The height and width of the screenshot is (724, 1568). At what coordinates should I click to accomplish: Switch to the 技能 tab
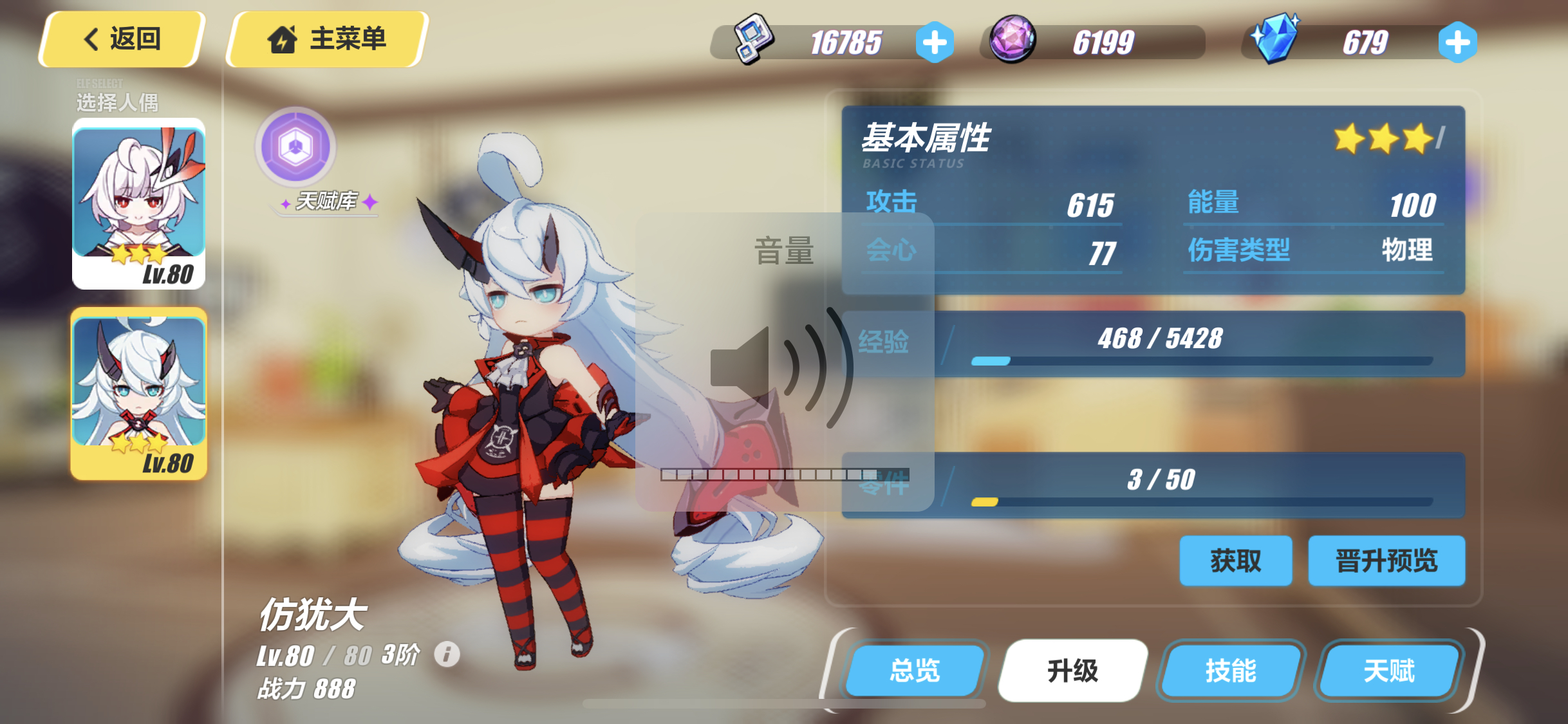point(1229,670)
